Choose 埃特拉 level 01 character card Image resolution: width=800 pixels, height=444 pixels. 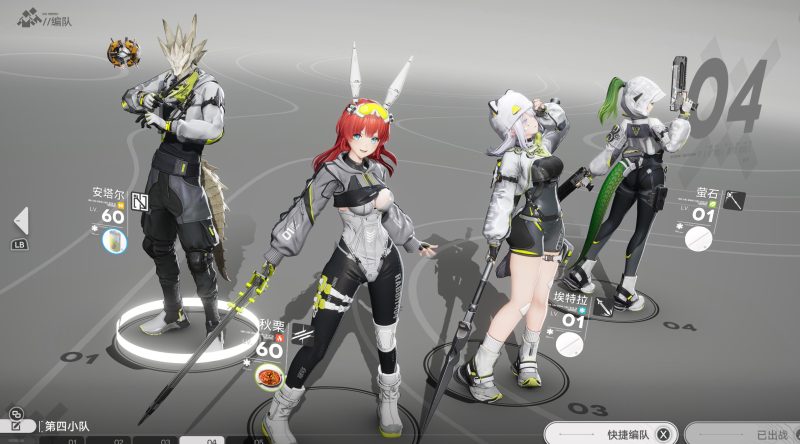[571, 312]
